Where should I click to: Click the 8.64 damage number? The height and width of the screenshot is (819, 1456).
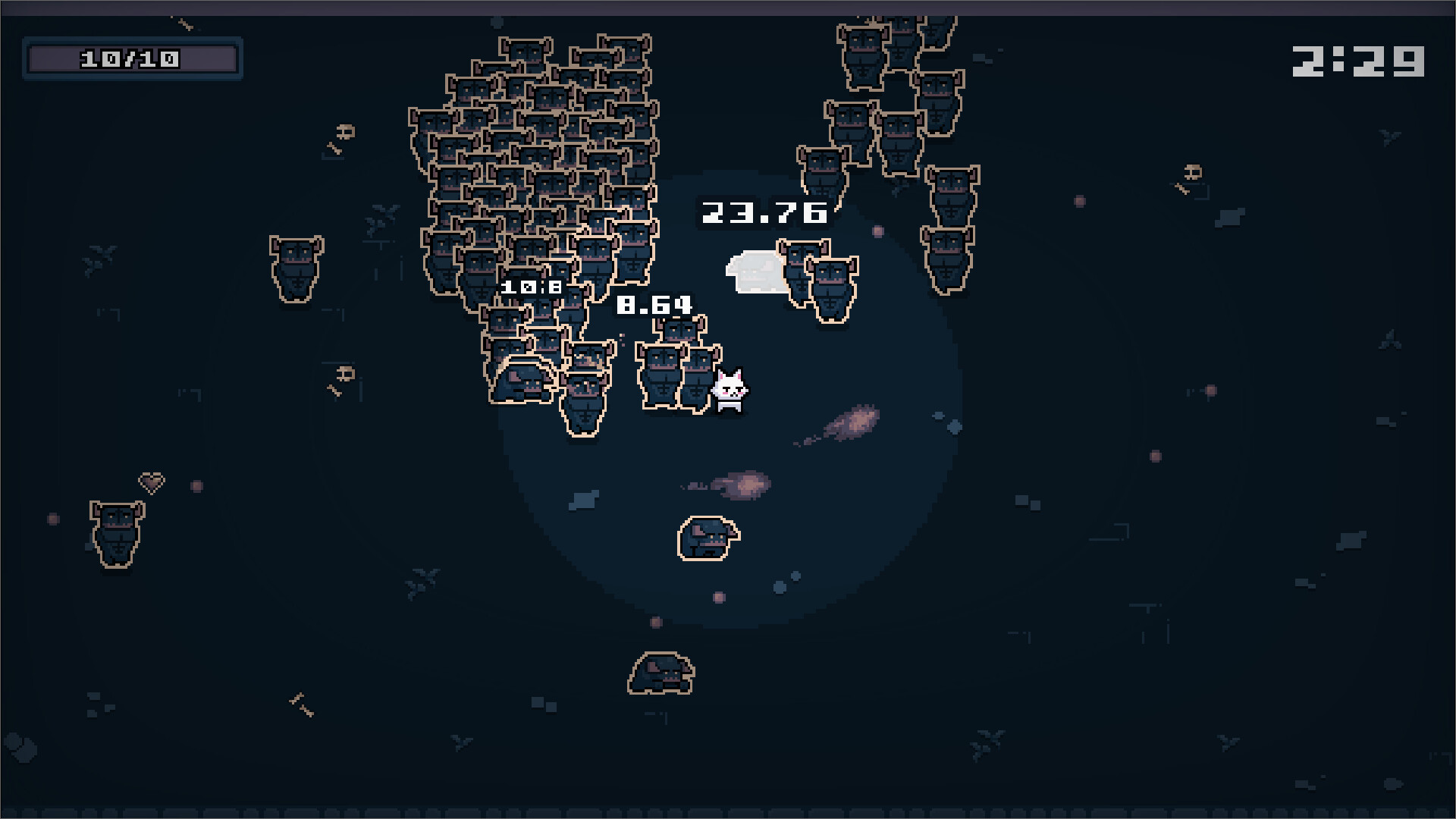[654, 306]
